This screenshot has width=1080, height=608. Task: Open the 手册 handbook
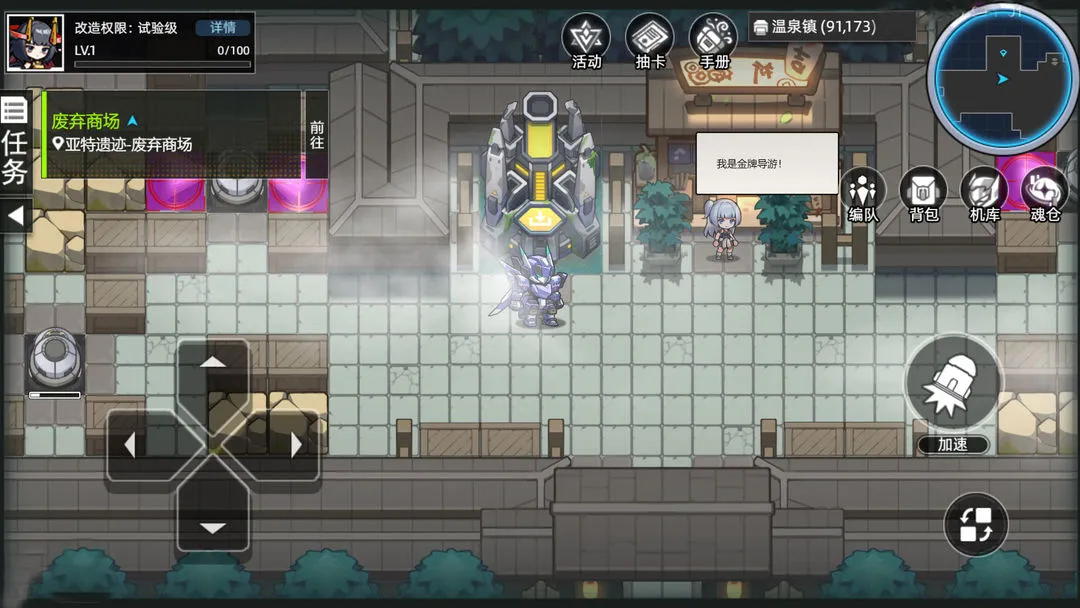tap(713, 42)
